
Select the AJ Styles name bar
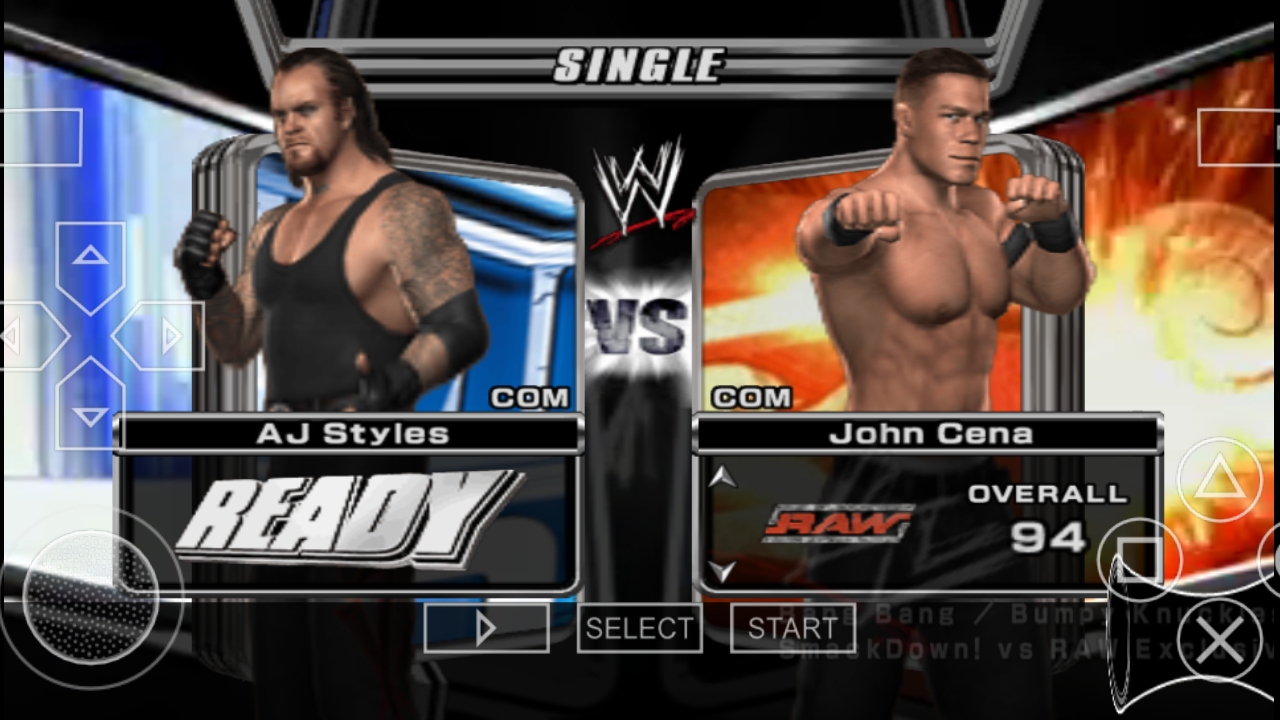[x=352, y=434]
